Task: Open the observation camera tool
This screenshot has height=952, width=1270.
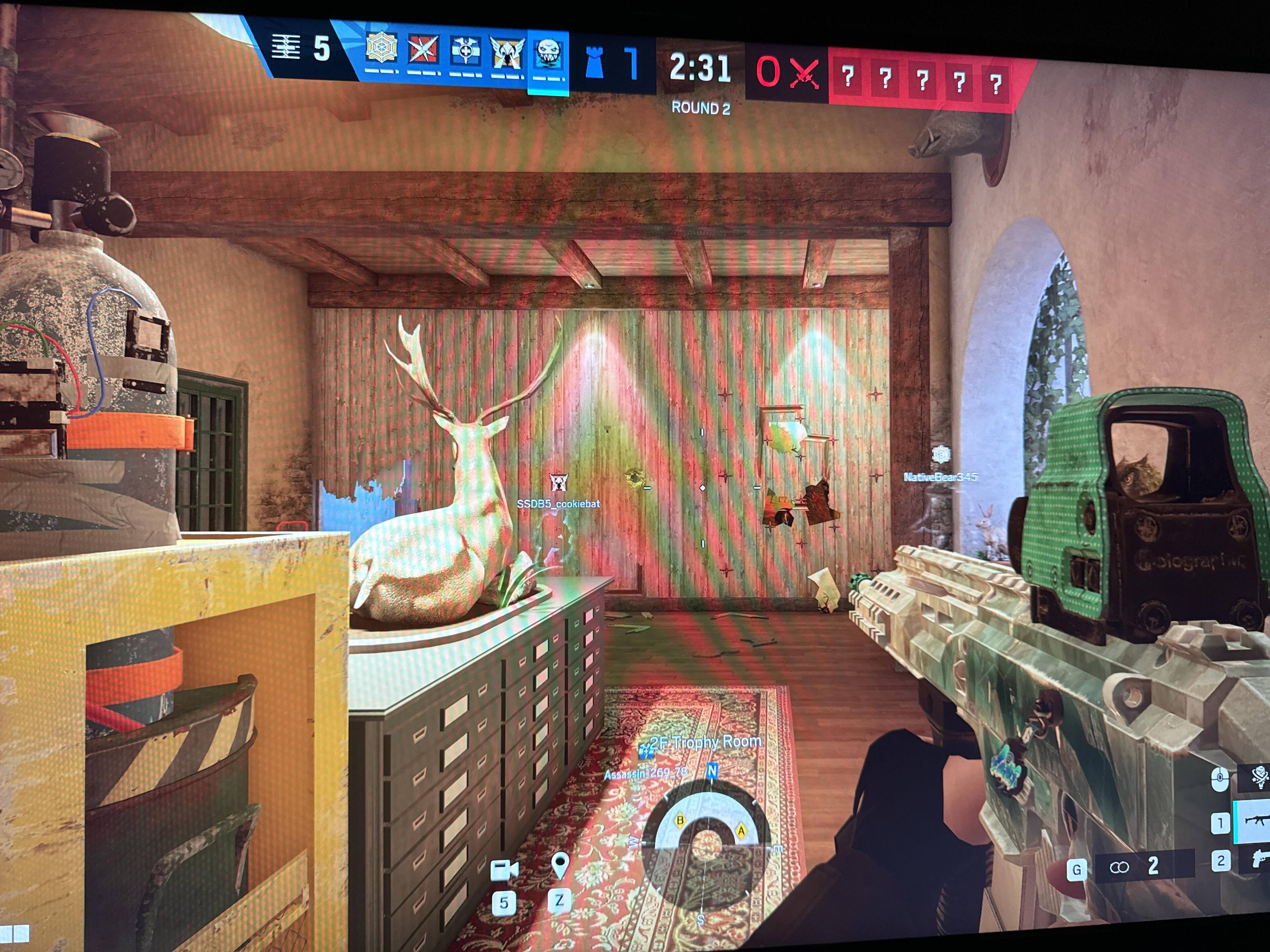Action: 504,870
